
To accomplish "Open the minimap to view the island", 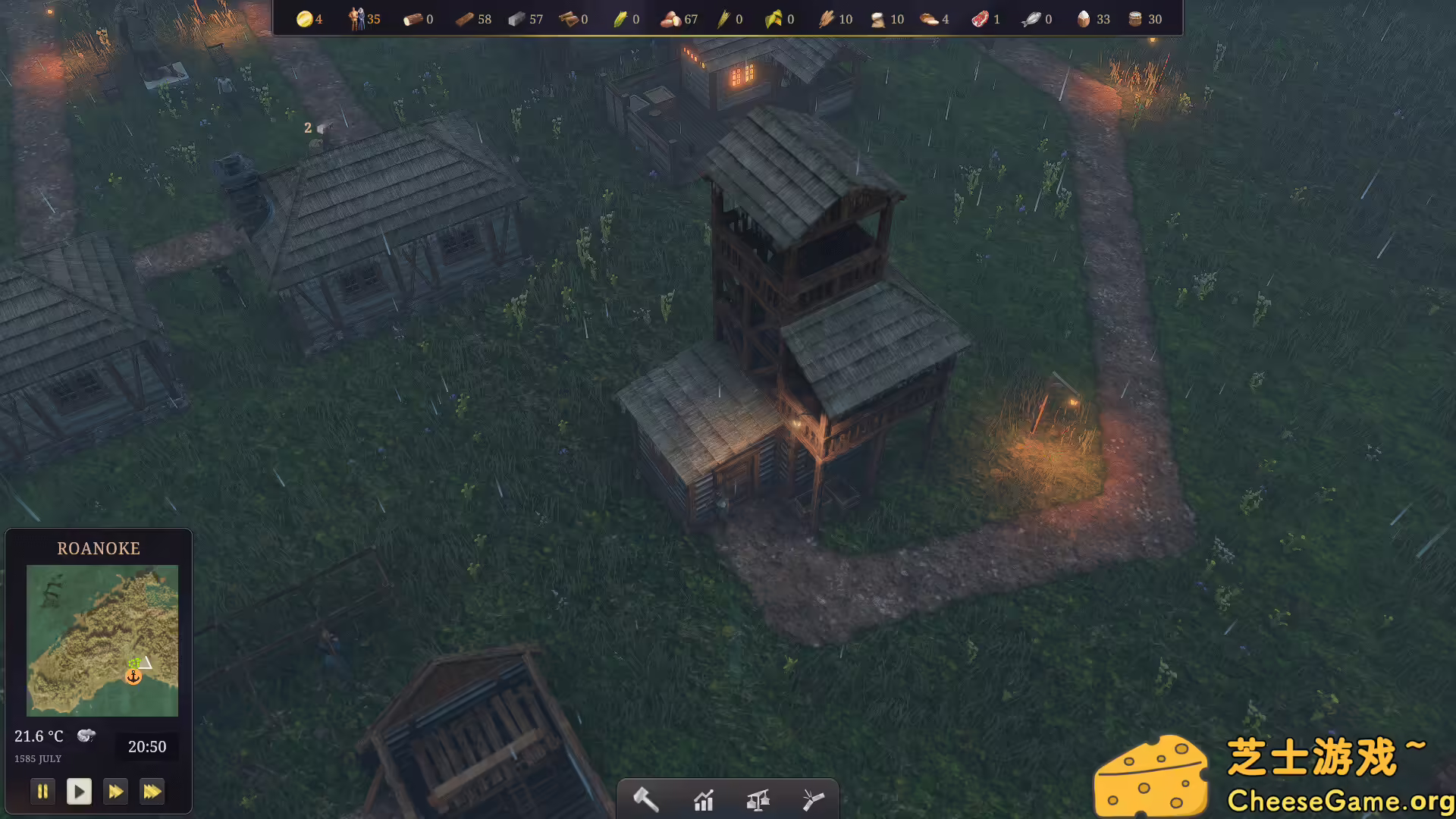I will (x=102, y=641).
